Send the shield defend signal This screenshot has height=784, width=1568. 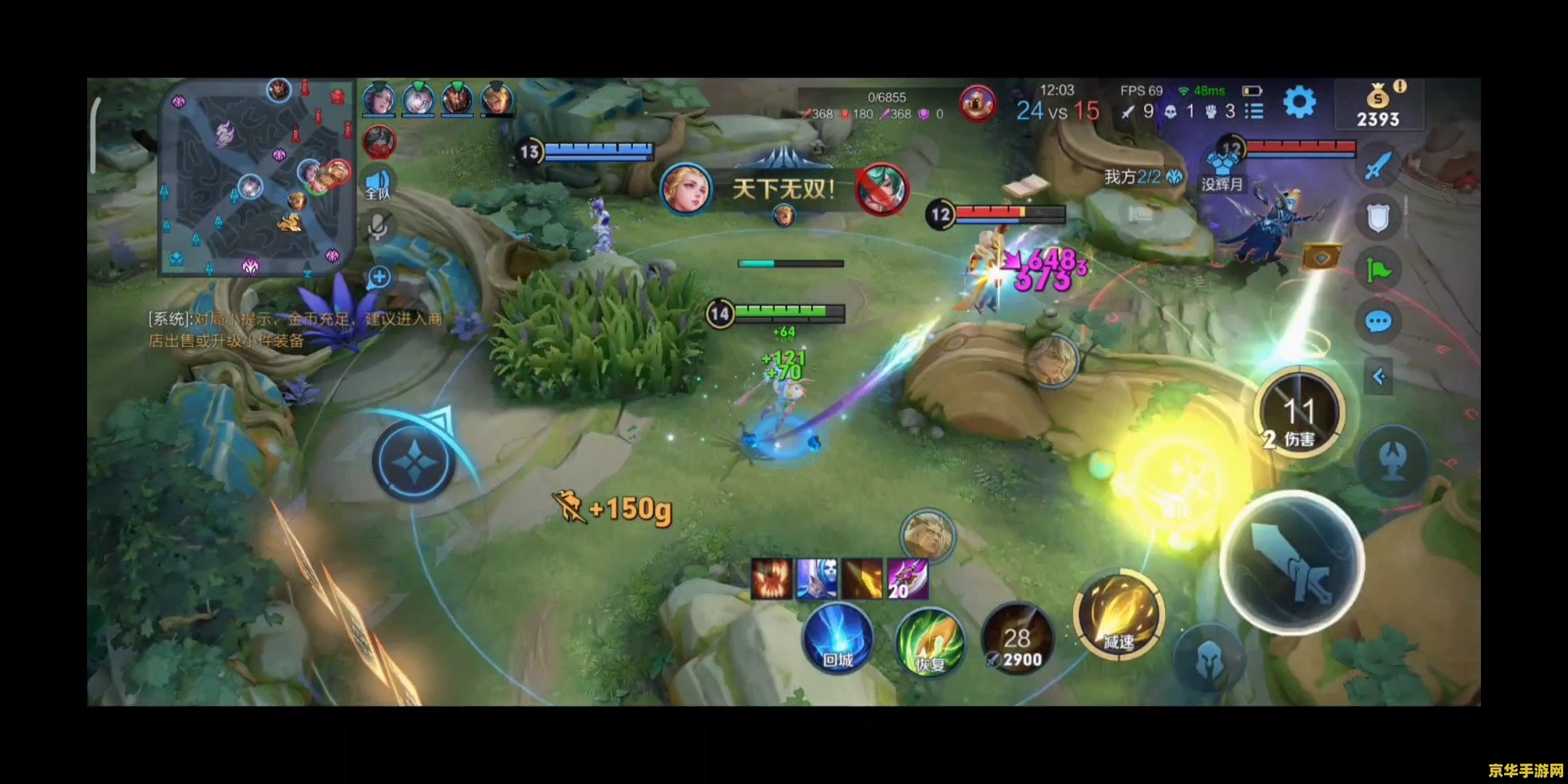(x=1378, y=217)
